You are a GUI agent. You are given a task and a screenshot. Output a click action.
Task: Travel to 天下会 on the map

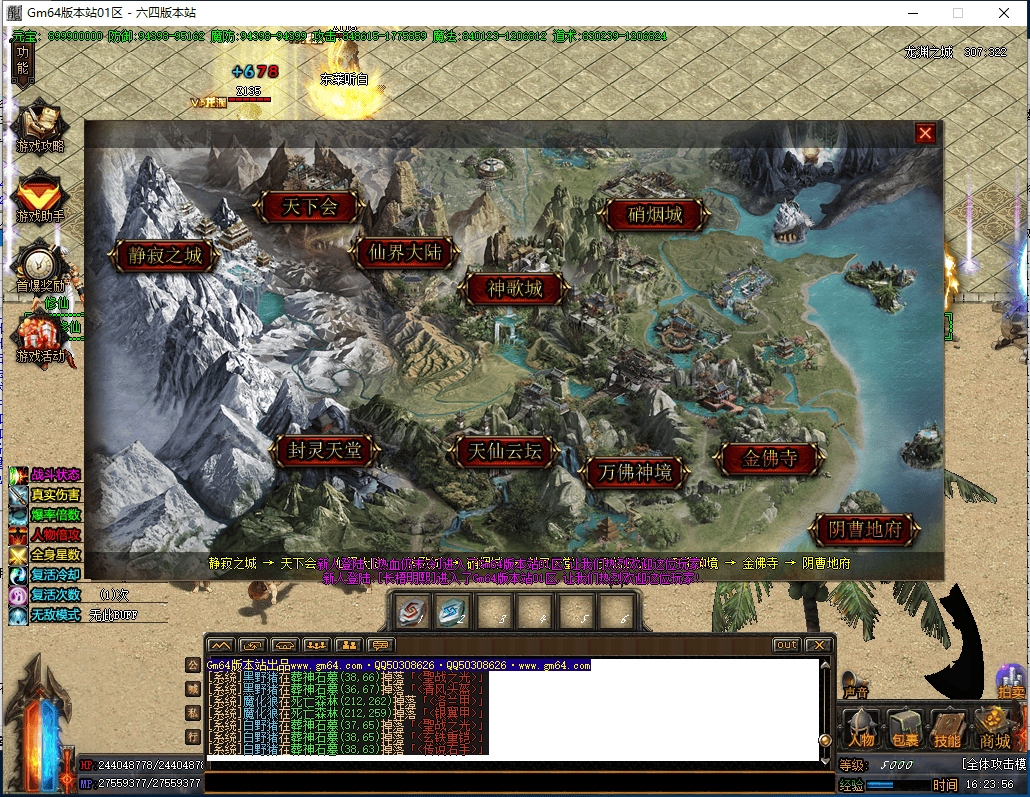click(309, 207)
